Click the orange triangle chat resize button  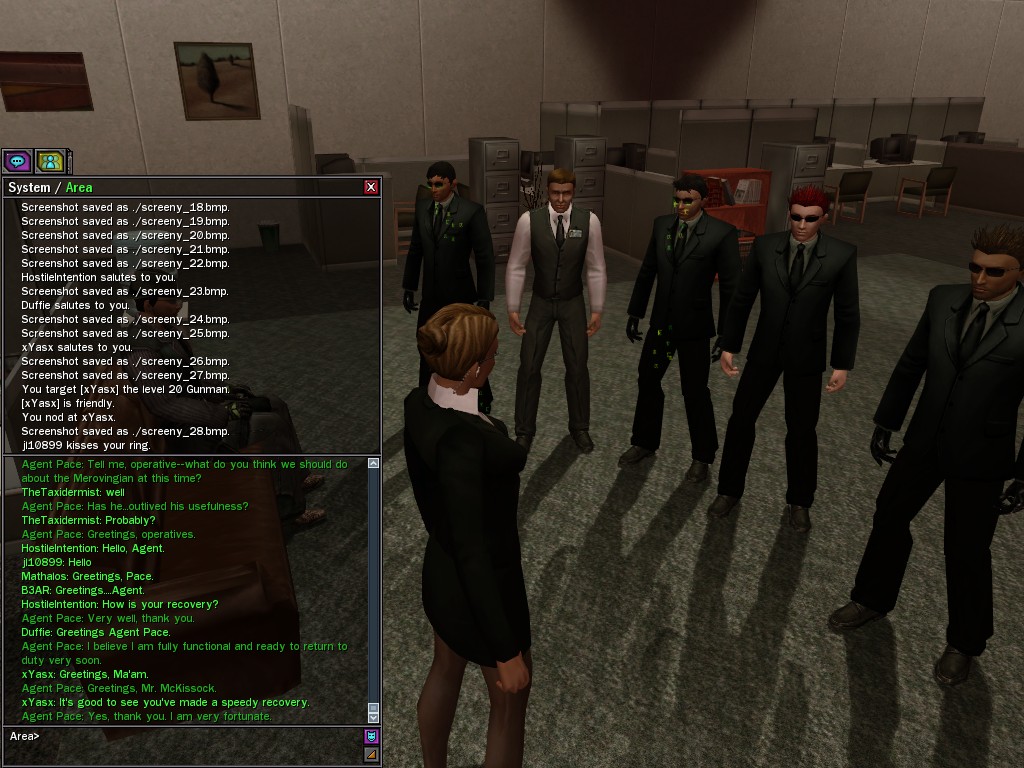point(371,755)
